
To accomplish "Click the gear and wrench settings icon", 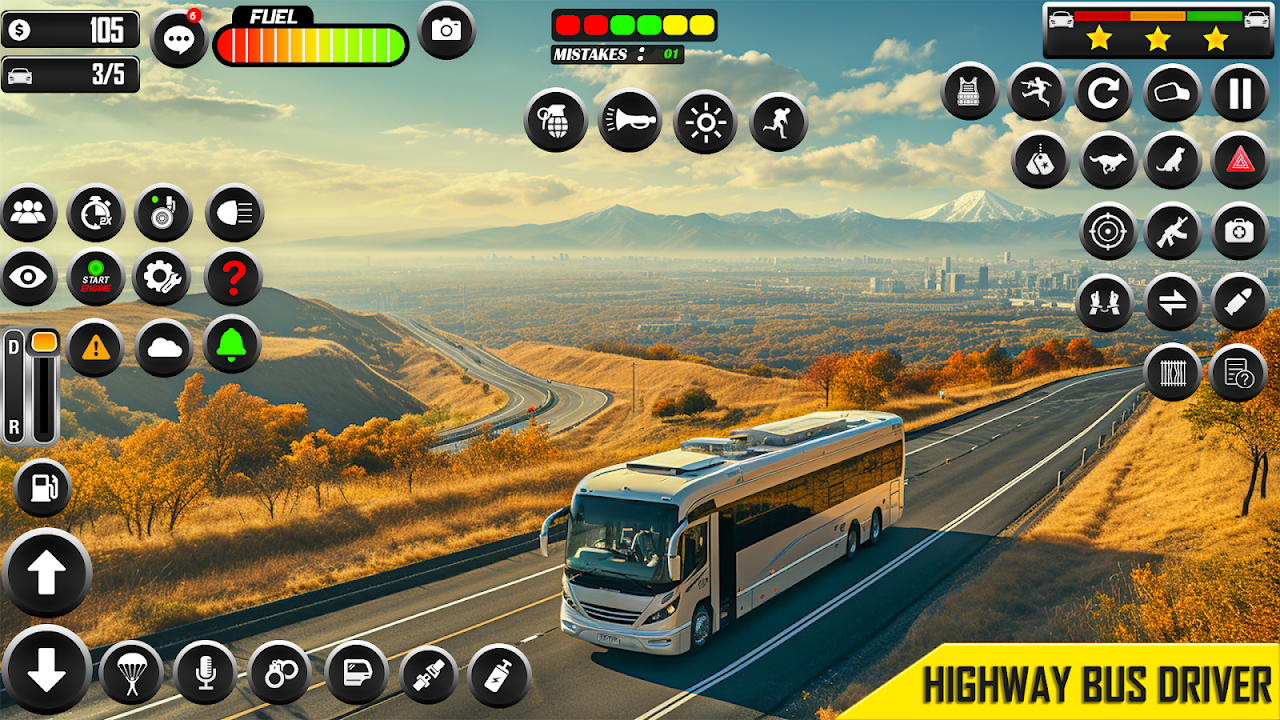I will tap(162, 277).
